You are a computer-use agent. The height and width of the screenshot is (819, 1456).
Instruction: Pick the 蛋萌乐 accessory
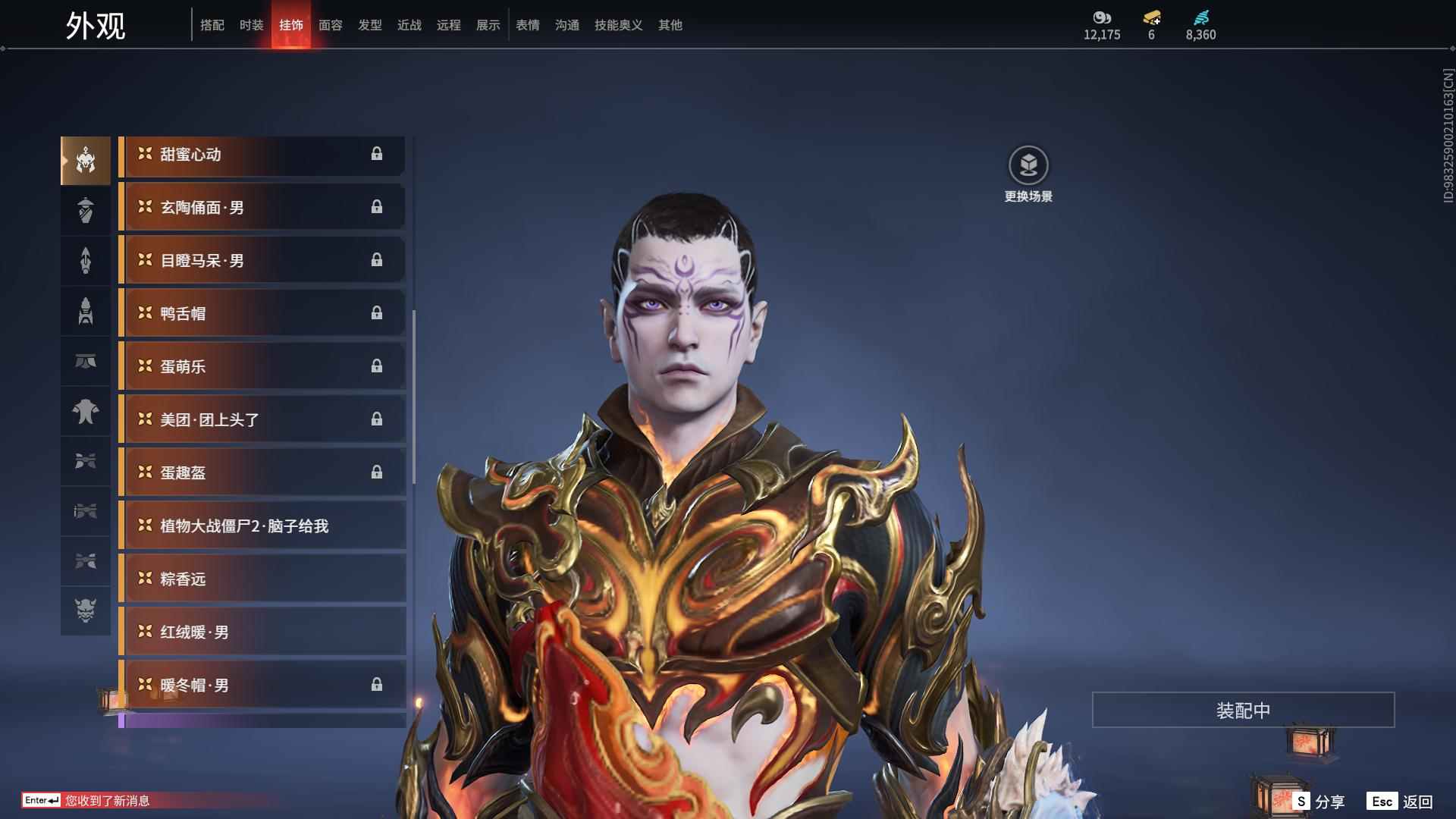[x=262, y=366]
